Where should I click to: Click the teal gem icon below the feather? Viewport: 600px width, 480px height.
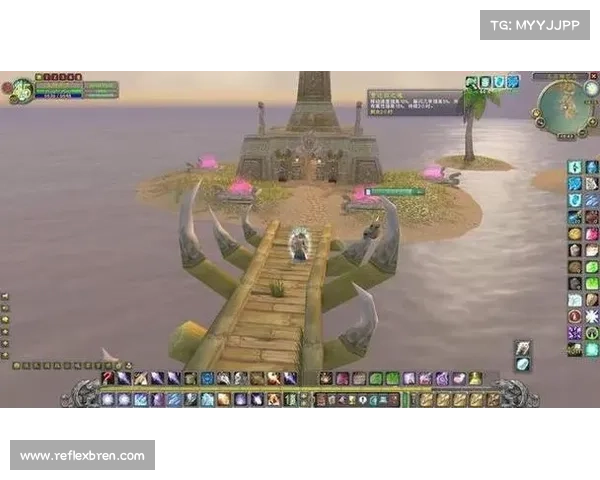pyautogui.click(x=523, y=365)
